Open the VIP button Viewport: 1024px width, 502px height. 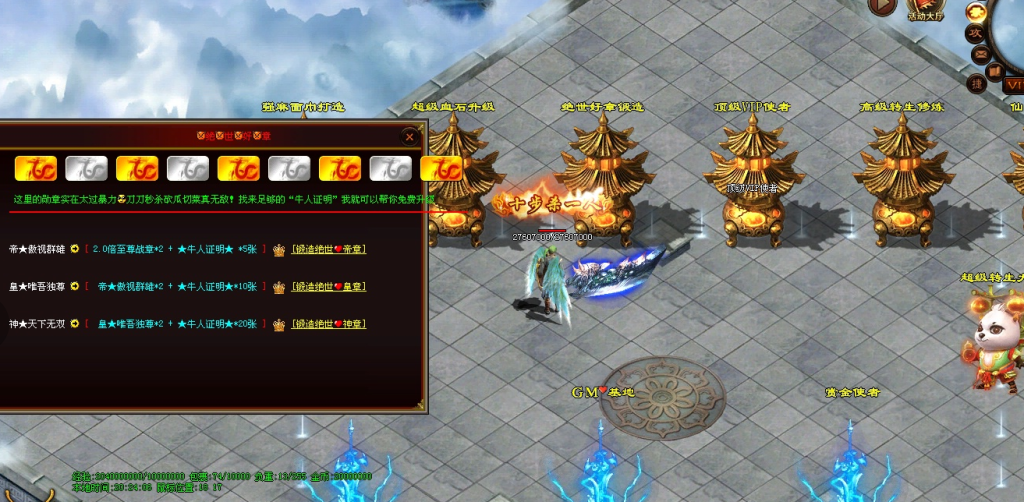(1011, 86)
